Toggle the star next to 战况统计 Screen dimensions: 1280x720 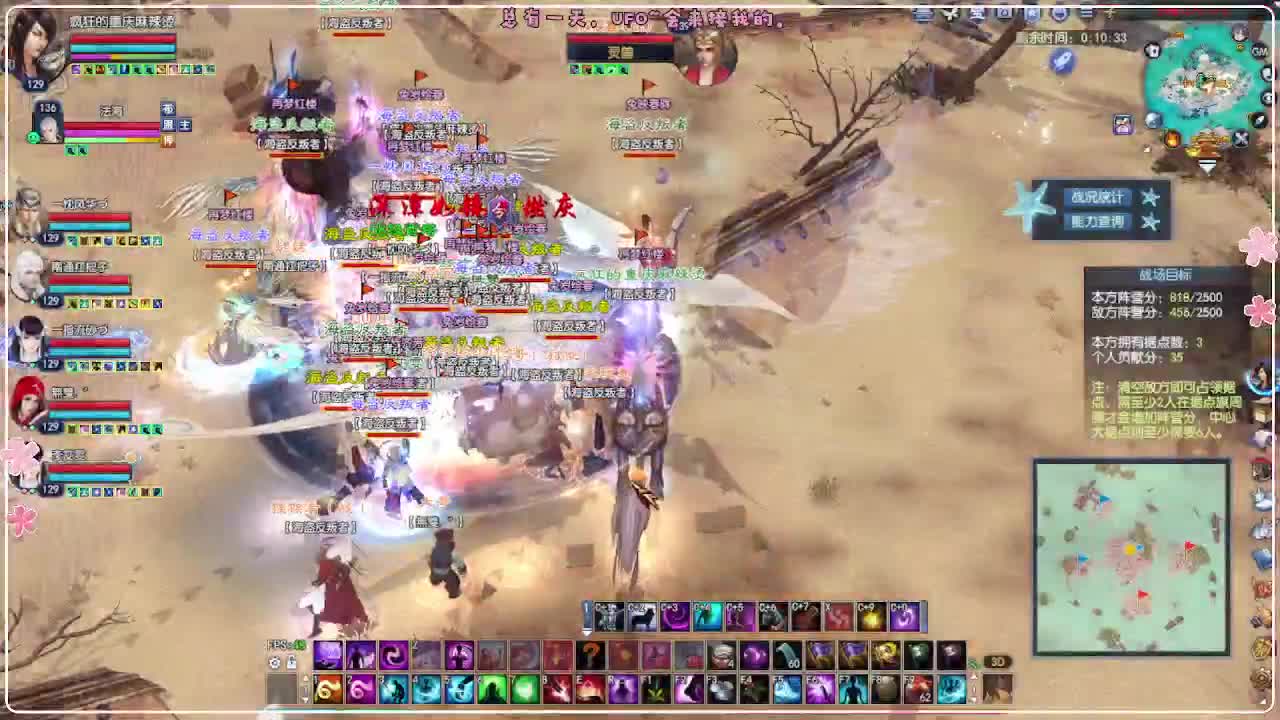(1147, 197)
